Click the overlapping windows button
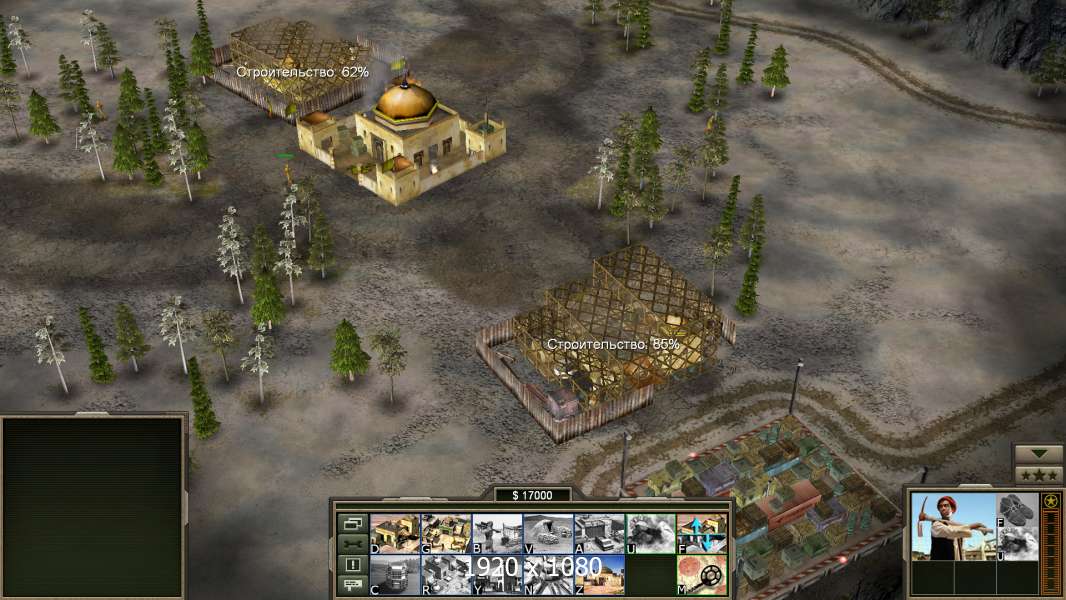 [x=352, y=523]
